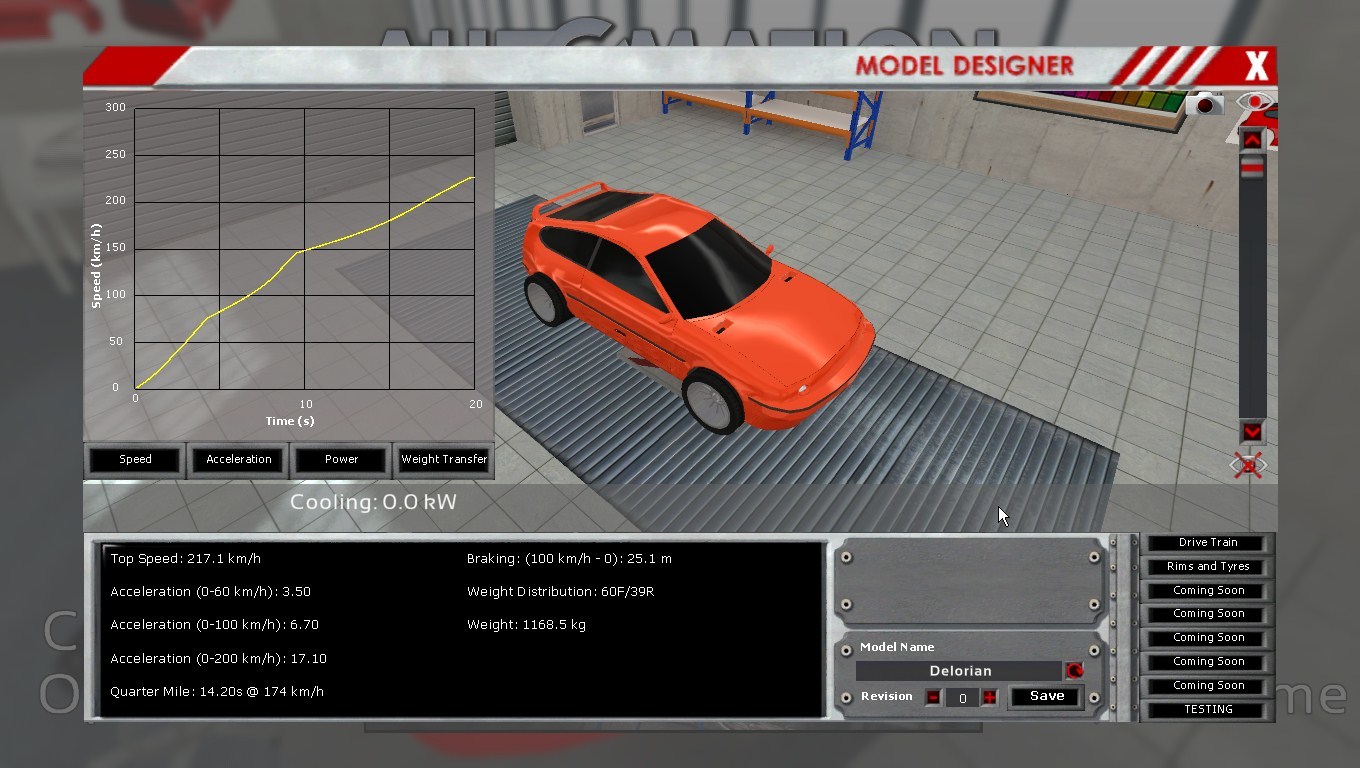Click the Model Name text field
This screenshot has height=768, width=1360.
click(x=959, y=671)
